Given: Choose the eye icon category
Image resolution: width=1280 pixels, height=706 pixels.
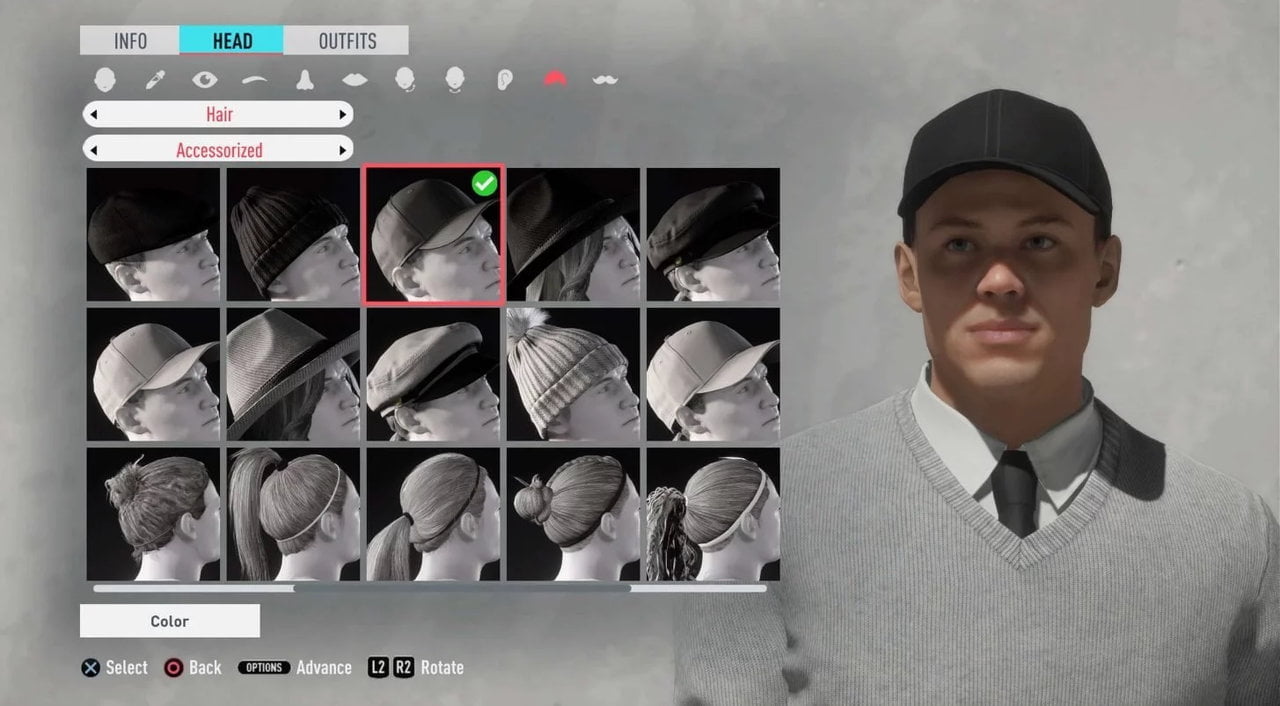Looking at the screenshot, I should pos(205,79).
